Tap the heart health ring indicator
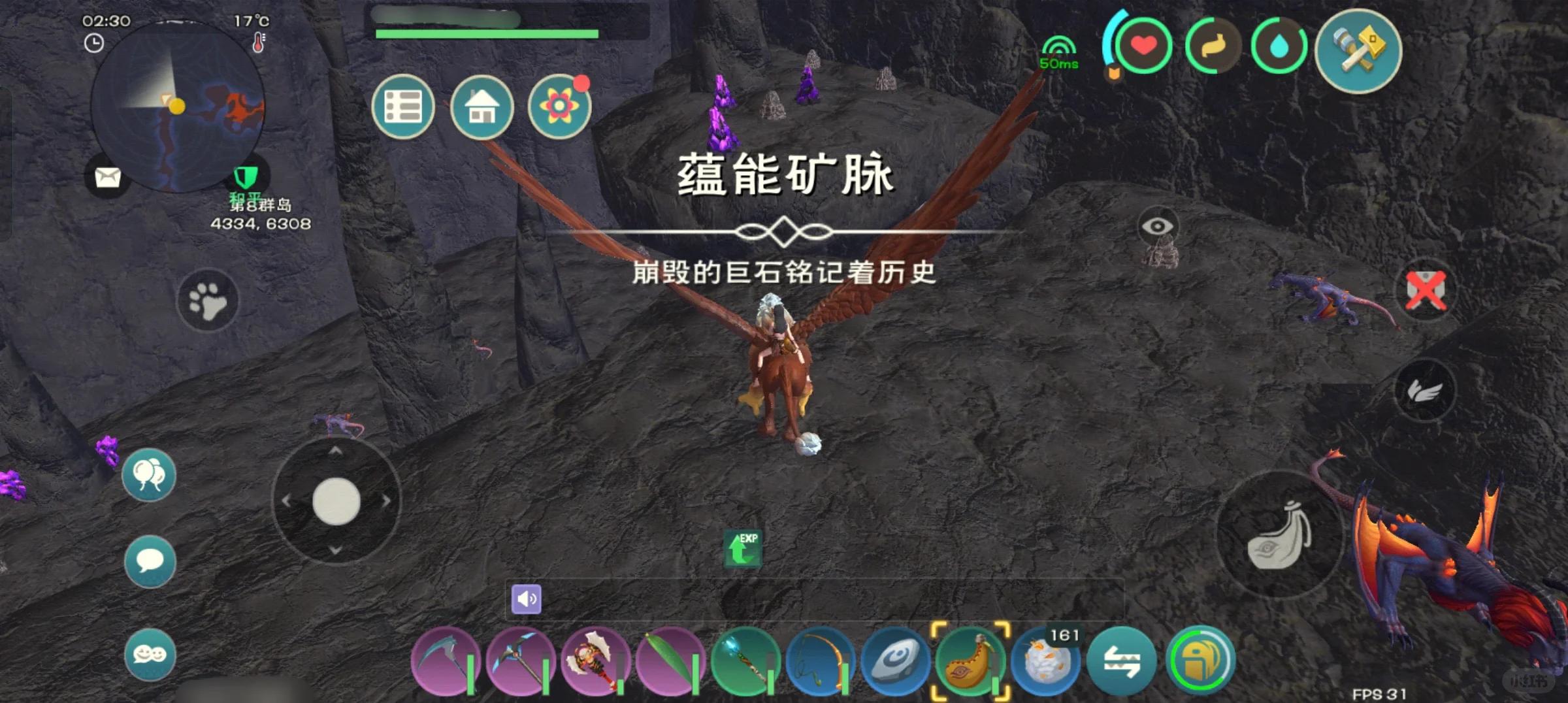 (x=1143, y=44)
